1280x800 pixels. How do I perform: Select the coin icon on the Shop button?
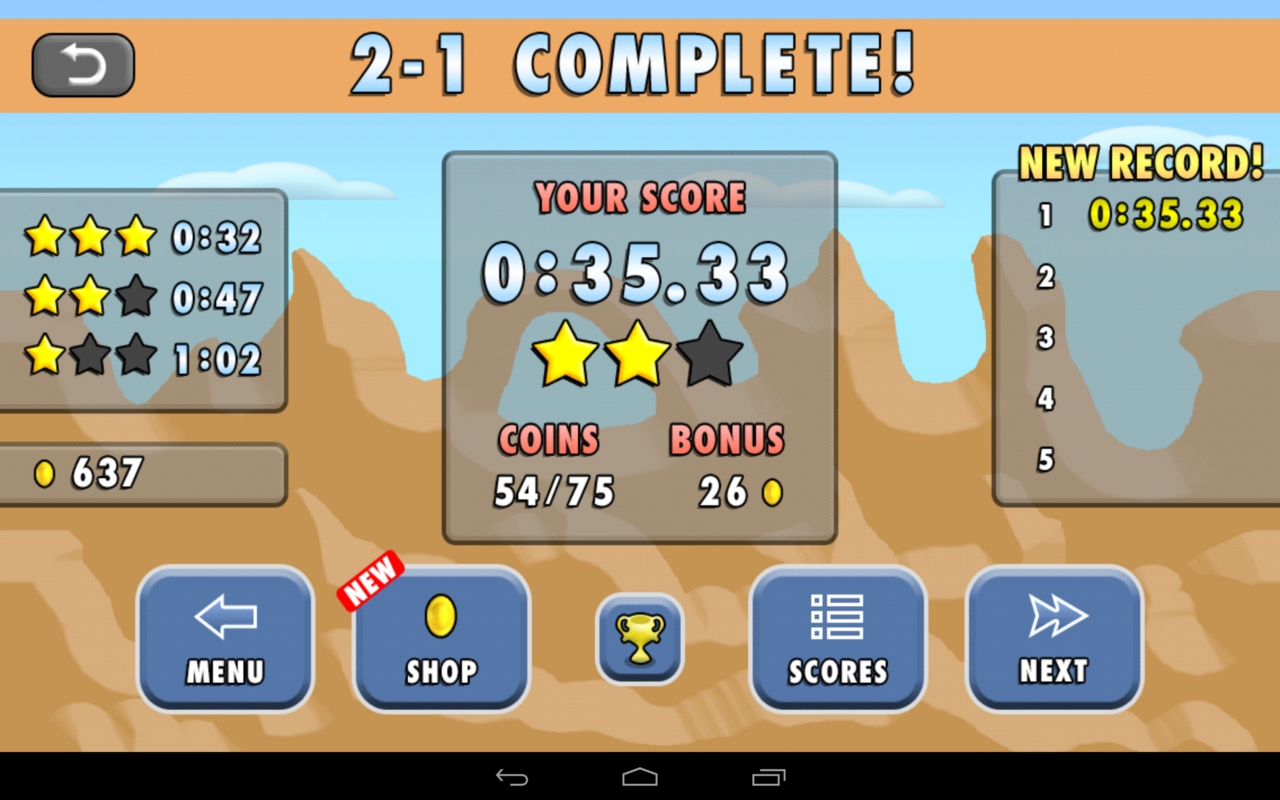(441, 616)
